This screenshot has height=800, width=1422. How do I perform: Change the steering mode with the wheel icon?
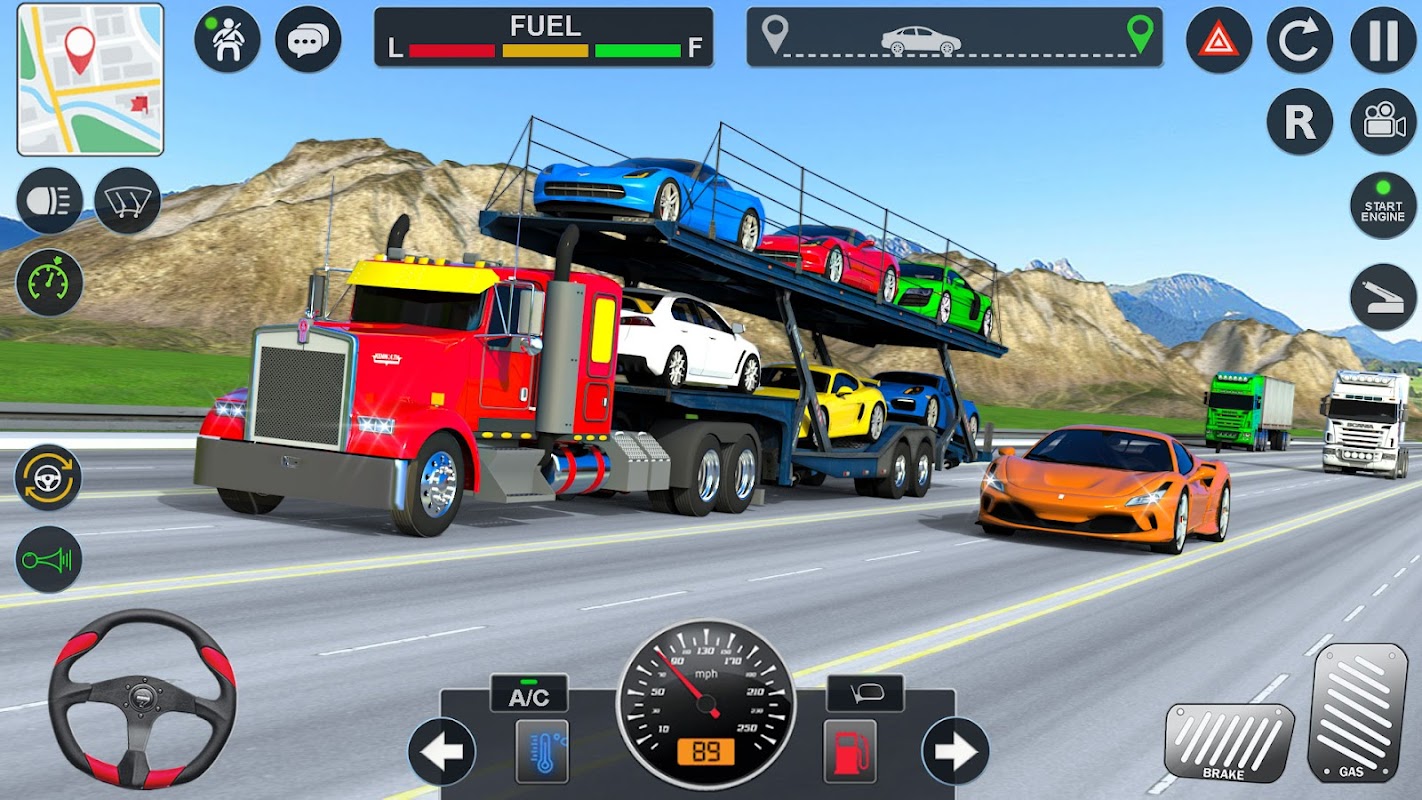point(48,477)
